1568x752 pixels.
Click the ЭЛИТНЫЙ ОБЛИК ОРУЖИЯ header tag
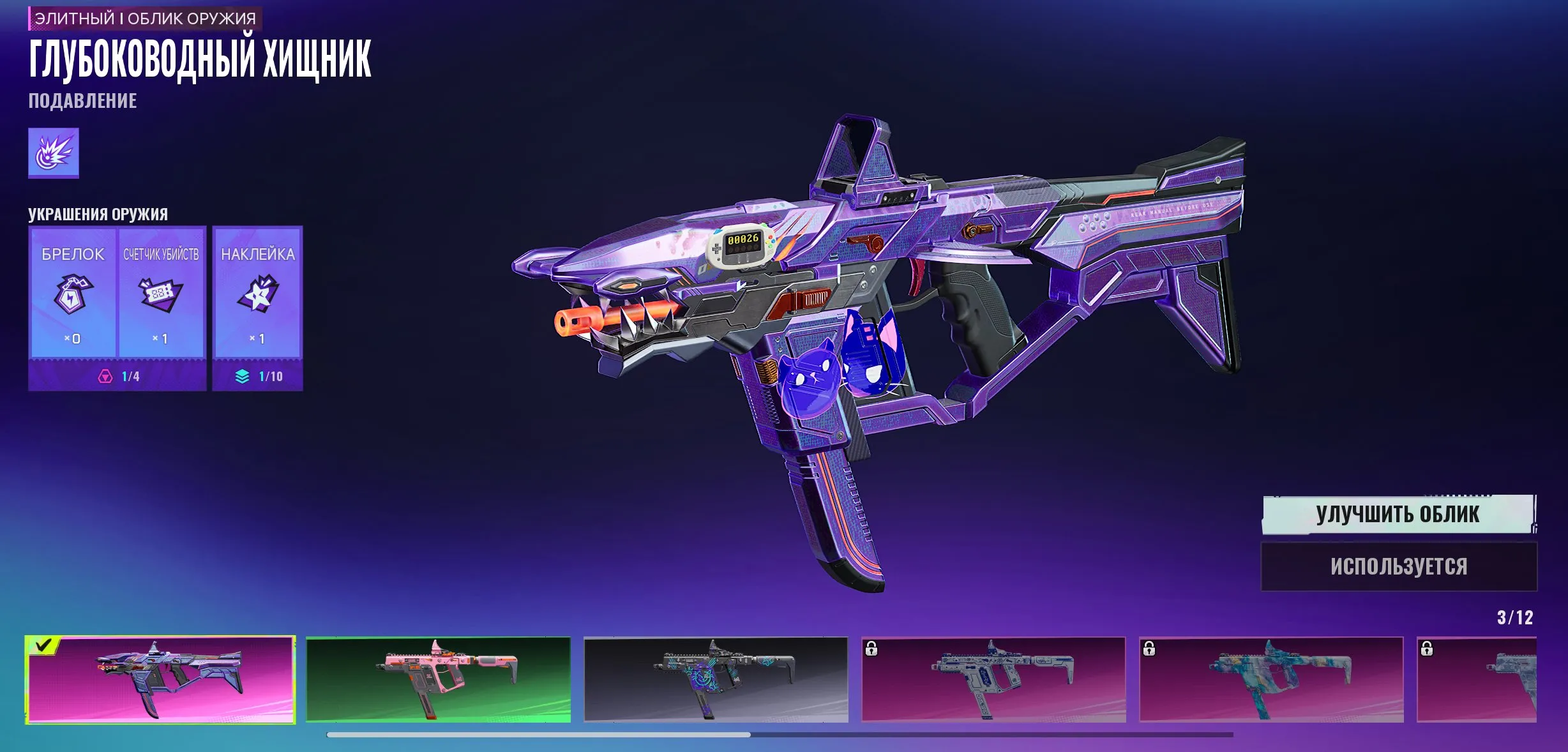(144, 19)
